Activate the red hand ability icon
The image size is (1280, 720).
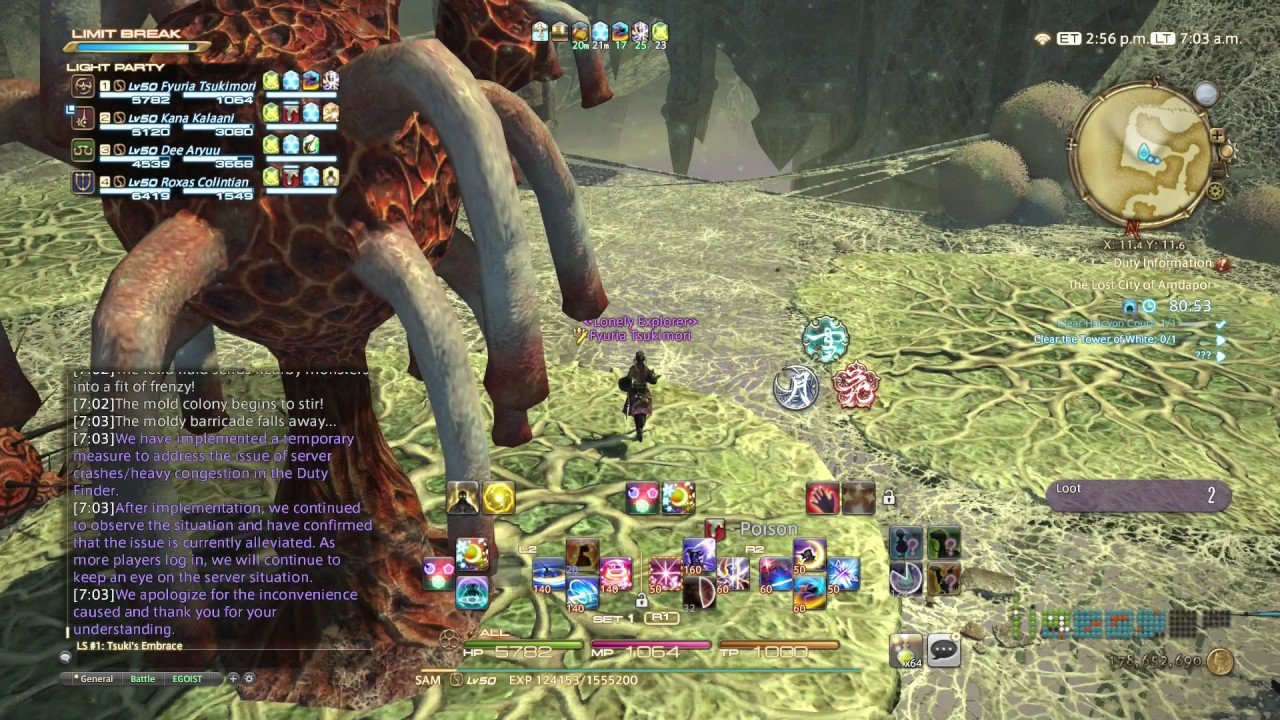[822, 497]
